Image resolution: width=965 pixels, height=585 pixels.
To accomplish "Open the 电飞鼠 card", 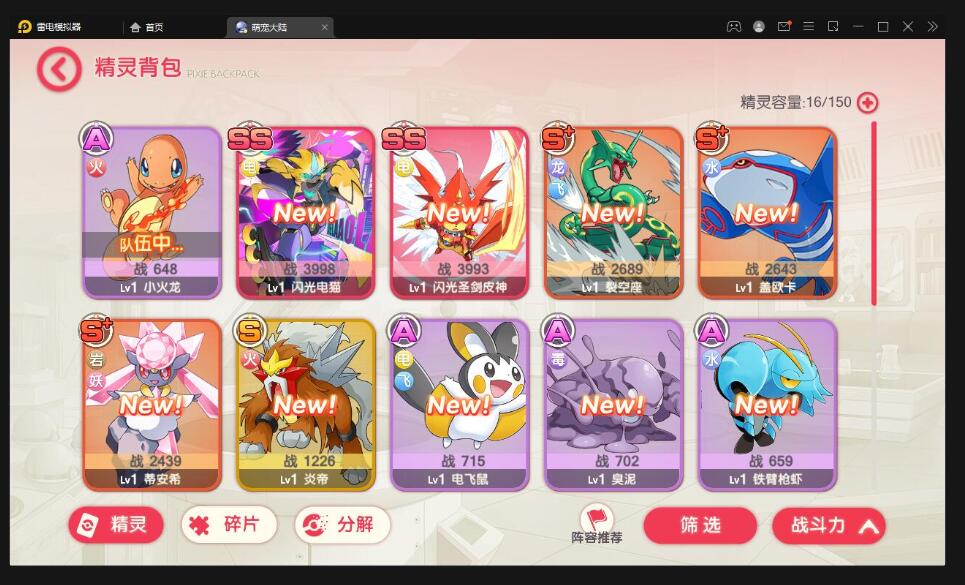I will pyautogui.click(x=459, y=404).
